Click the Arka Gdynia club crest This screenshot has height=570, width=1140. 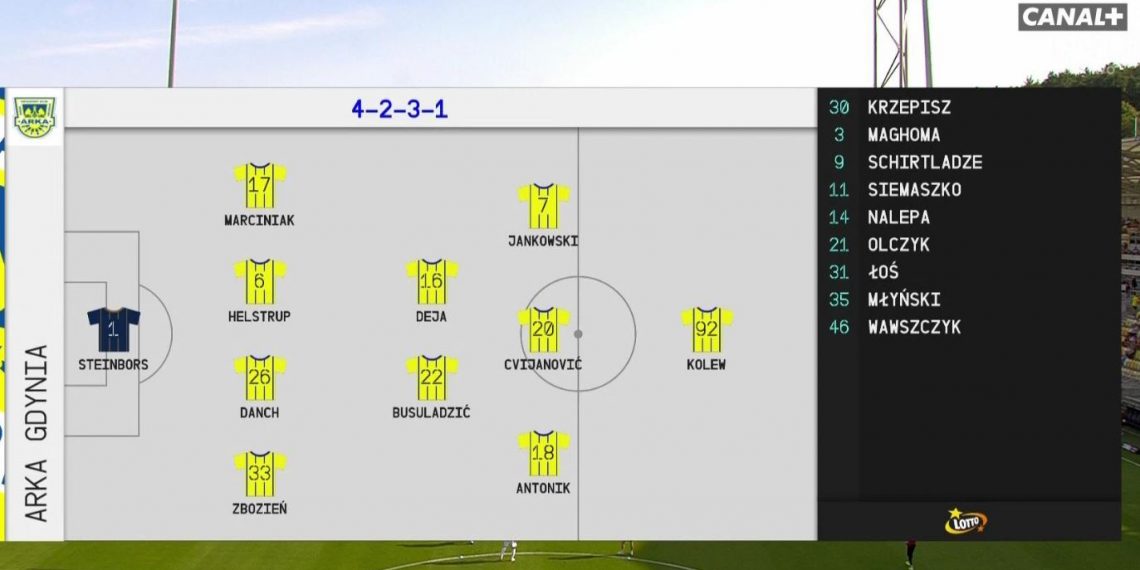pos(35,117)
